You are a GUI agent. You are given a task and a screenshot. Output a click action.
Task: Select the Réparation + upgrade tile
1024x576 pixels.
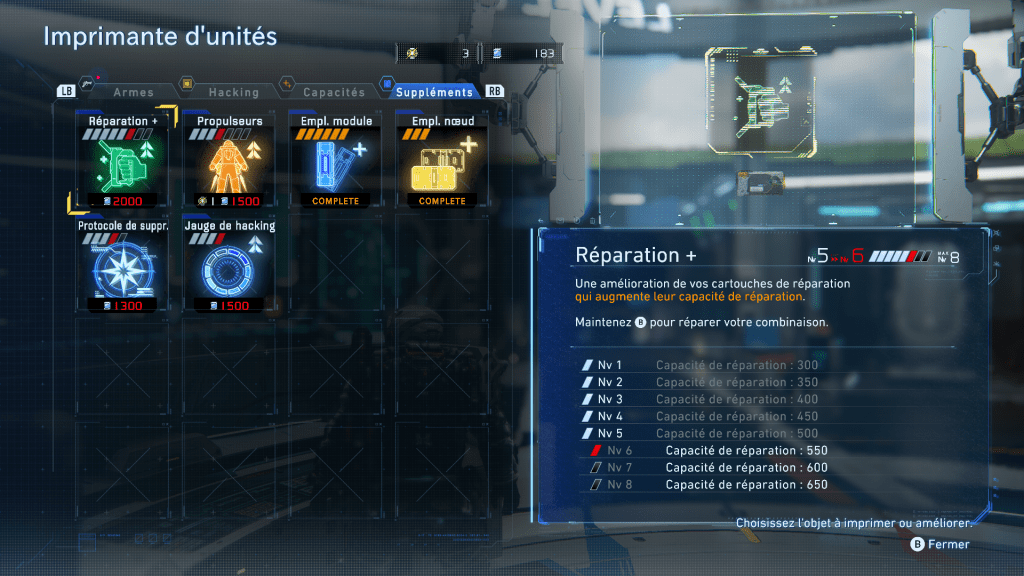pos(123,163)
